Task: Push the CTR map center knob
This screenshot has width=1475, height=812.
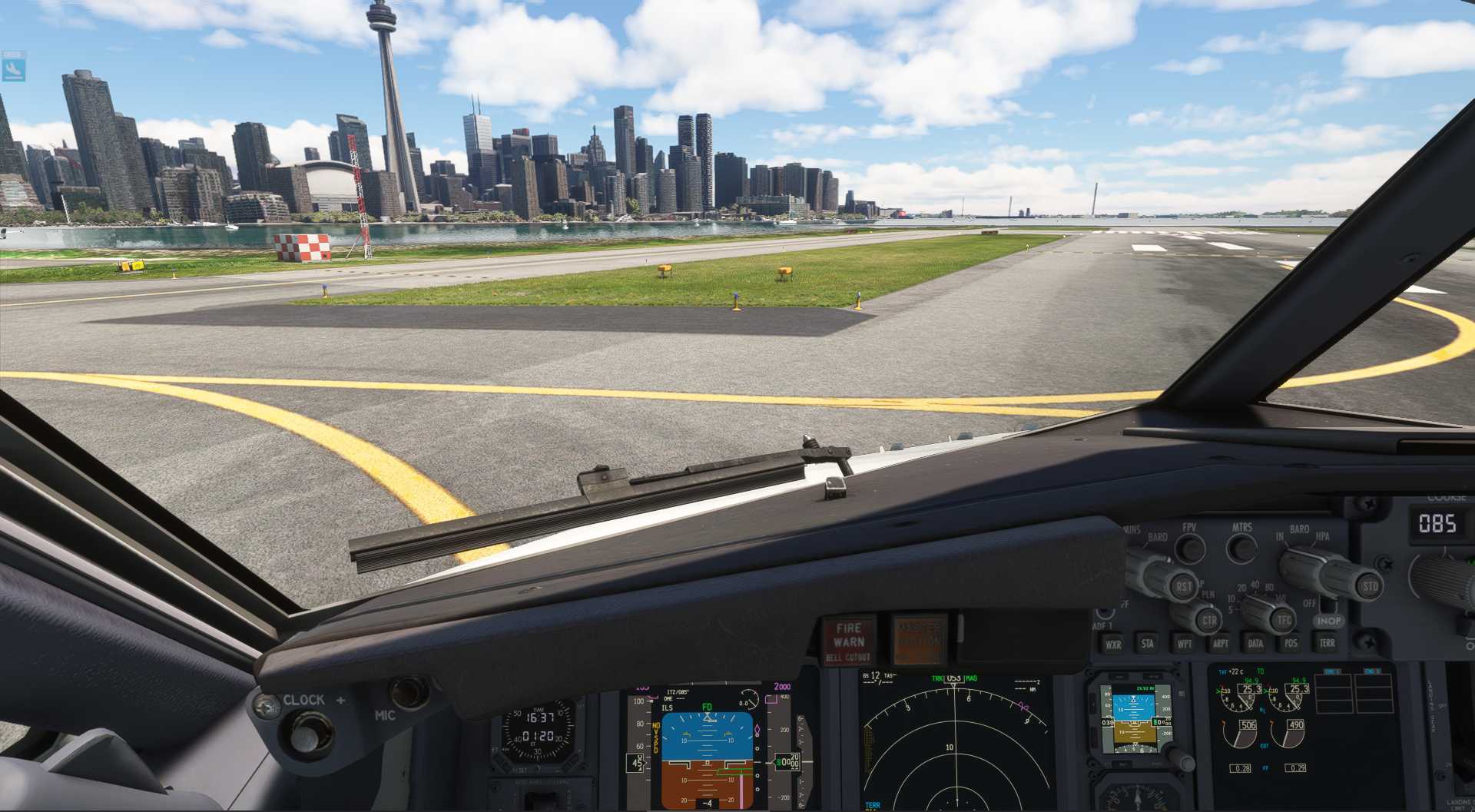Action: (1208, 619)
